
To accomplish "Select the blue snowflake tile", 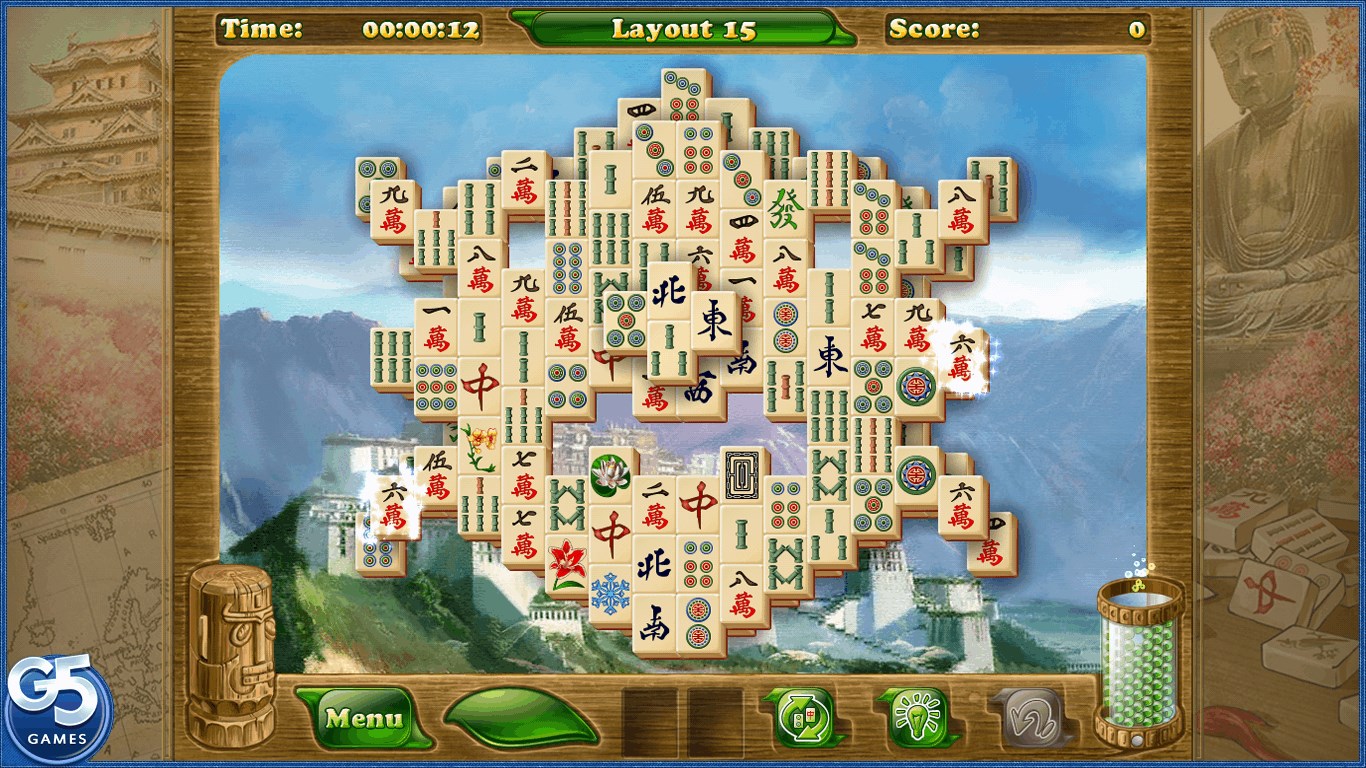I will (610, 592).
